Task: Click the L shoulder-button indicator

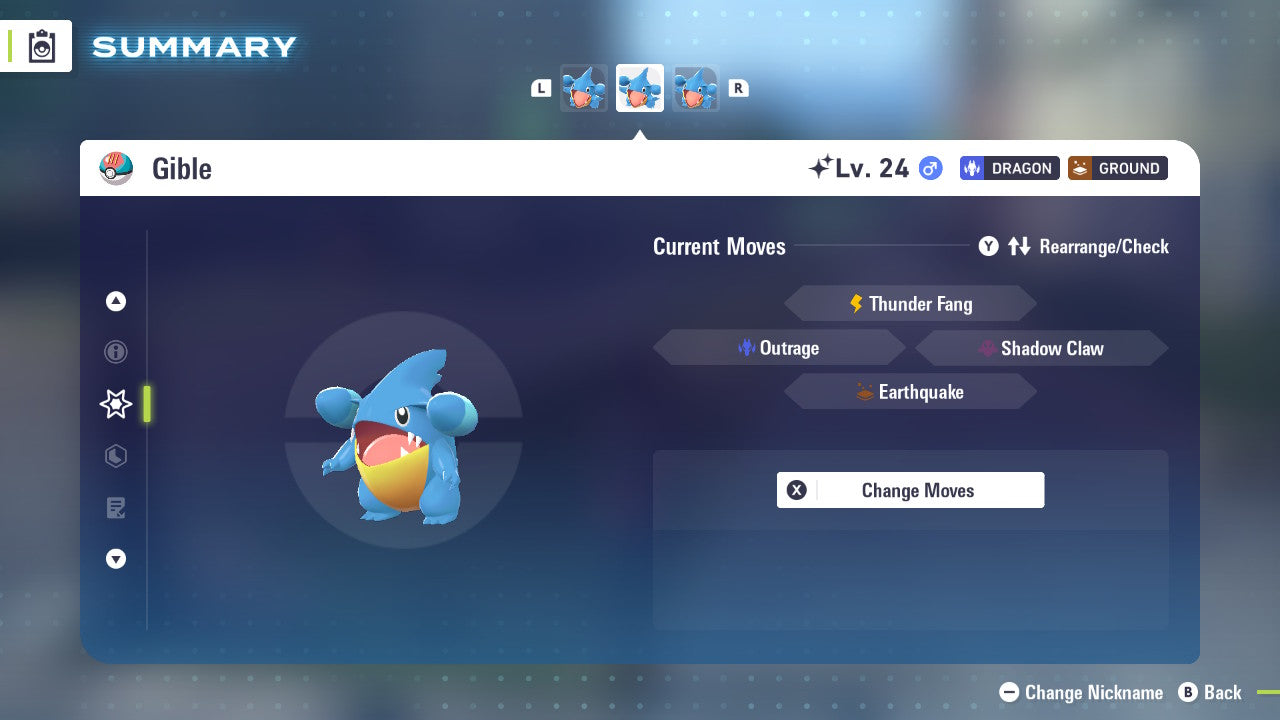Action: pos(541,87)
